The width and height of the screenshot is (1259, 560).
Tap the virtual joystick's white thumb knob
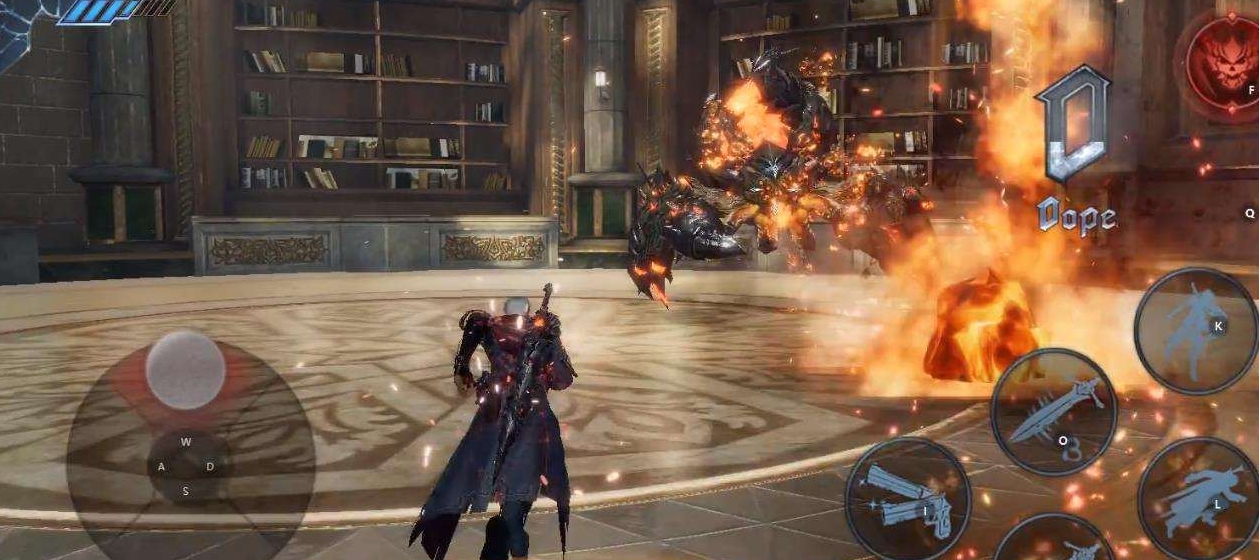pos(185,370)
